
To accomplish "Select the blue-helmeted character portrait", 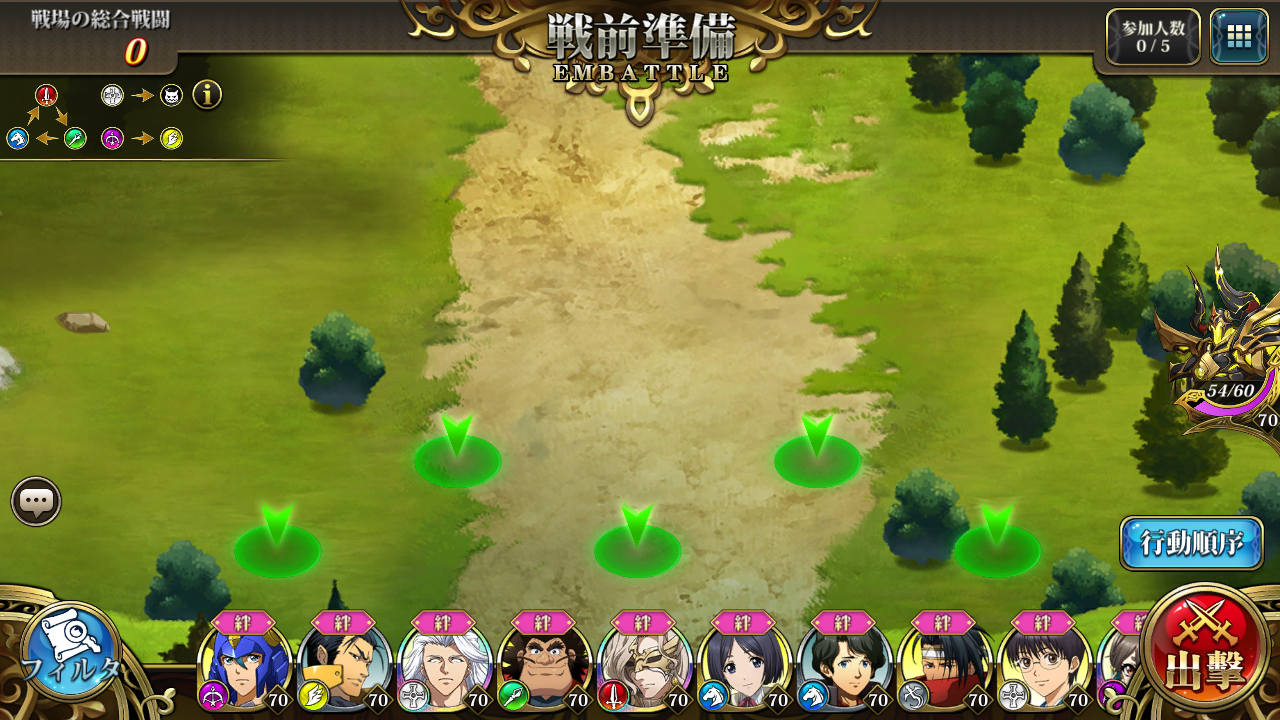I will [245, 668].
